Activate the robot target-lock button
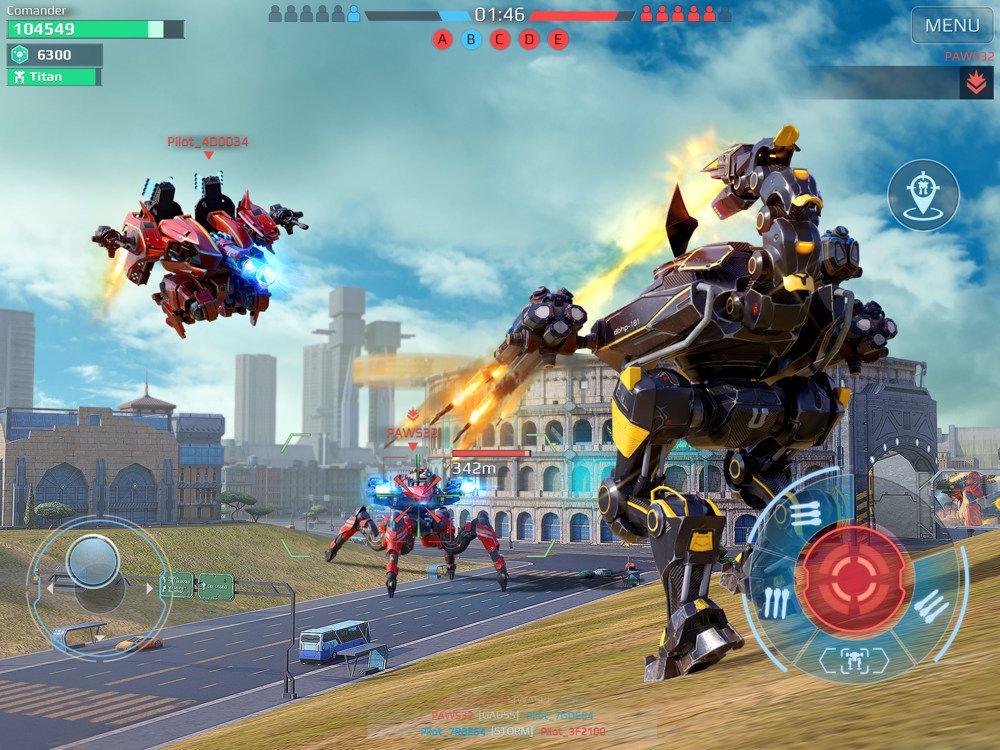1000x750 pixels. (x=853, y=660)
